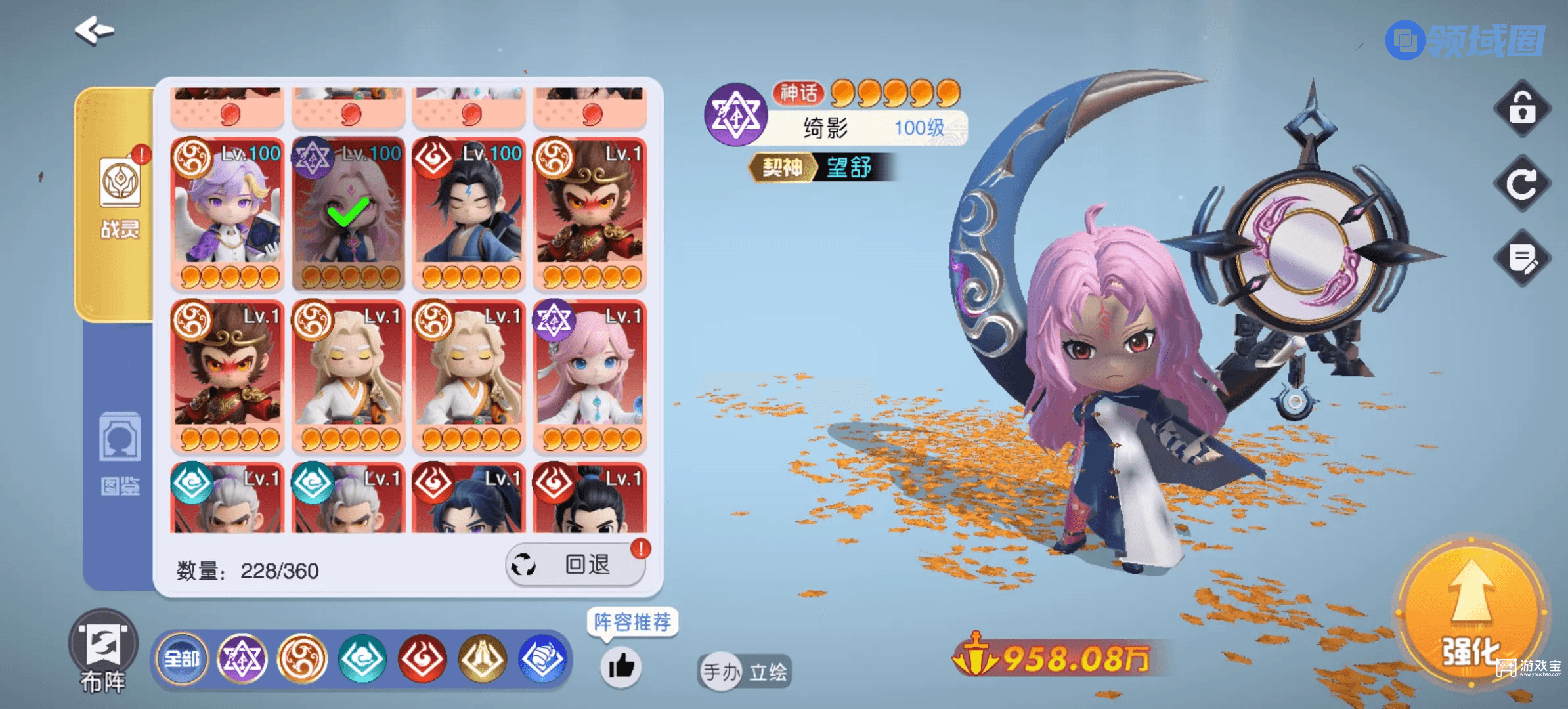Filter by purple hexagram element
This screenshot has width=1568, height=709.
pyautogui.click(x=242, y=658)
